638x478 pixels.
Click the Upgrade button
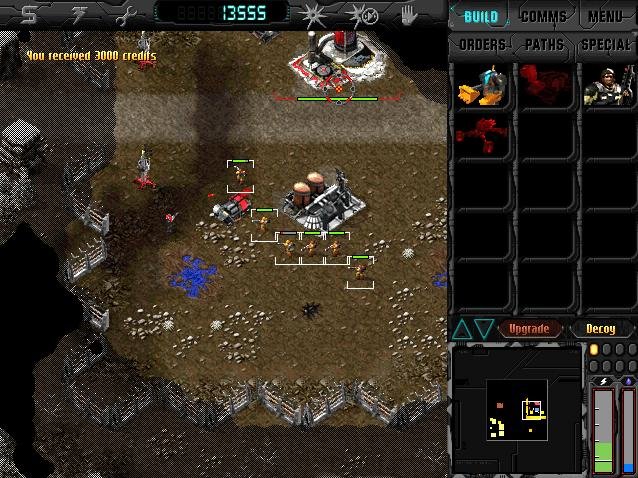click(529, 328)
